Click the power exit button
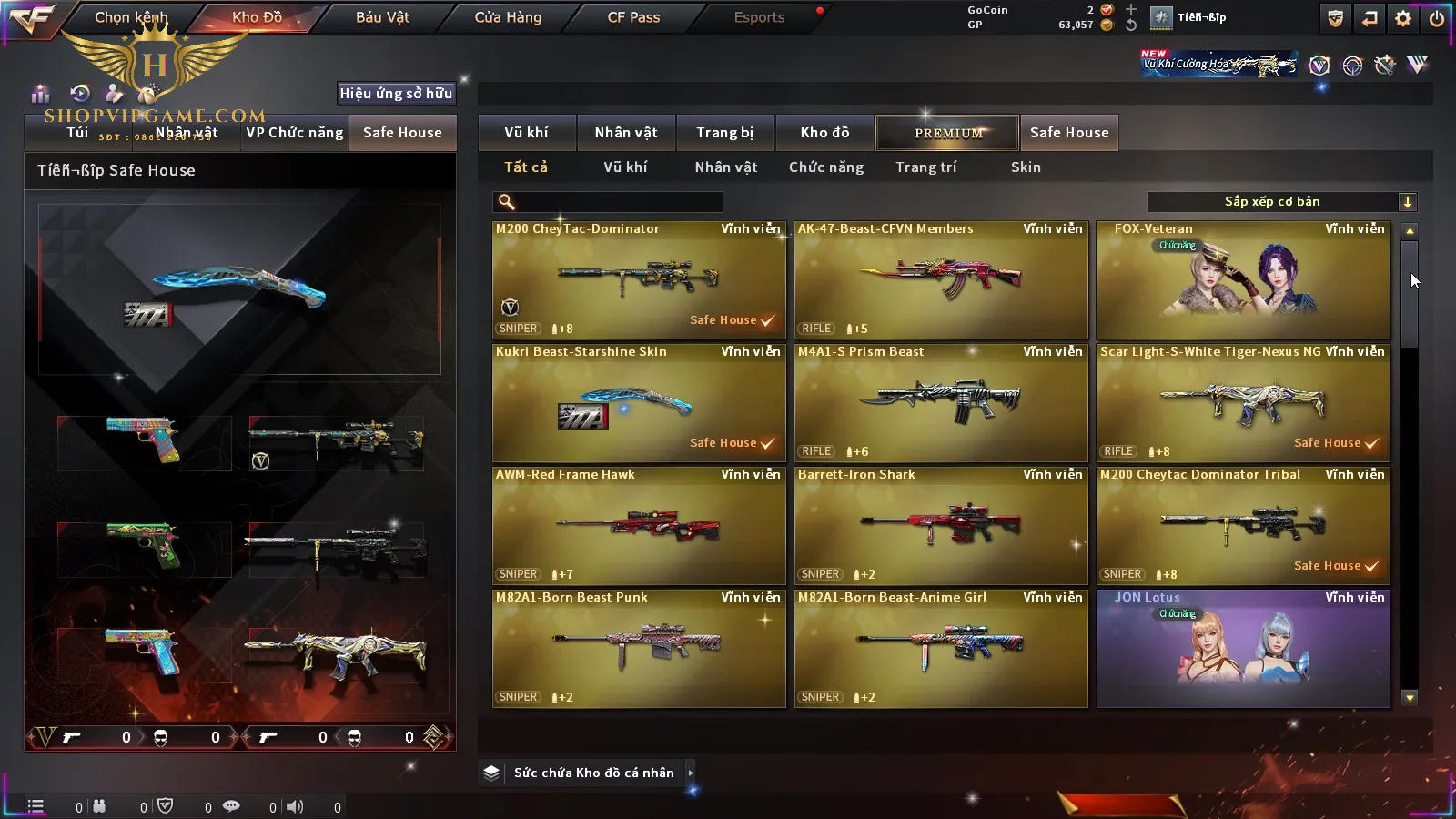 [x=1437, y=18]
